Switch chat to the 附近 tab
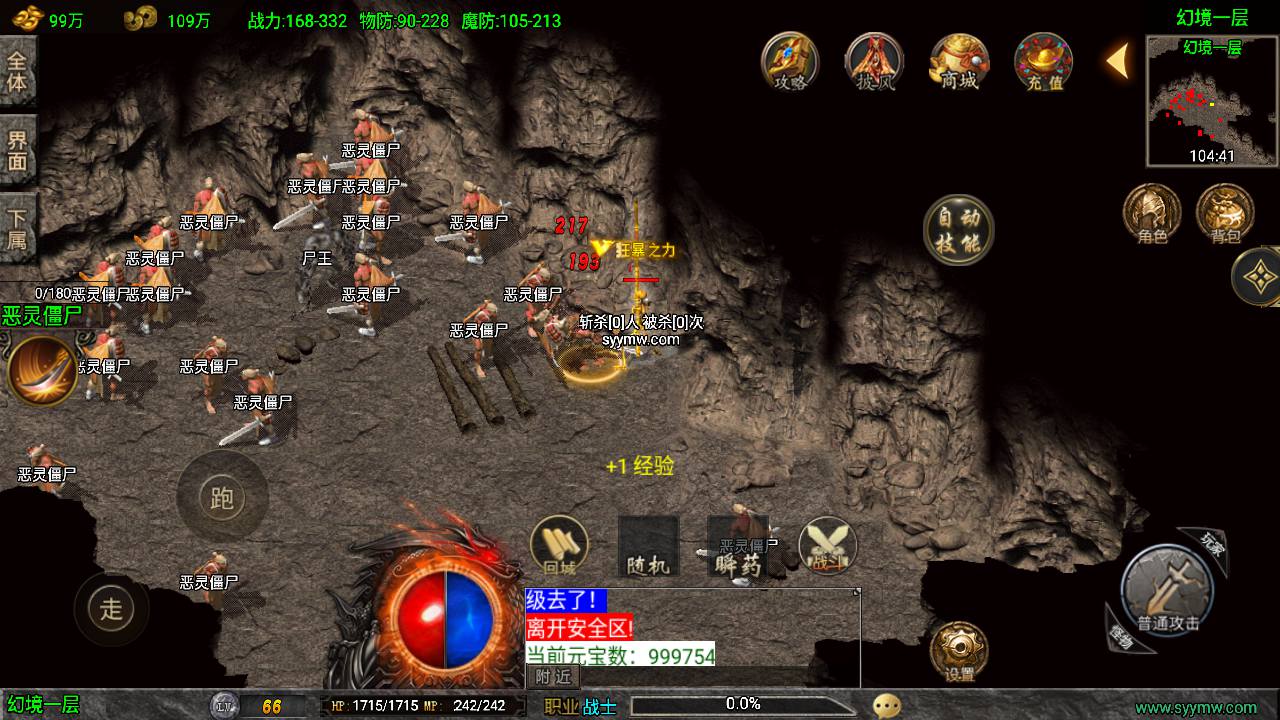Screen dimensions: 1280x720 click(x=553, y=676)
